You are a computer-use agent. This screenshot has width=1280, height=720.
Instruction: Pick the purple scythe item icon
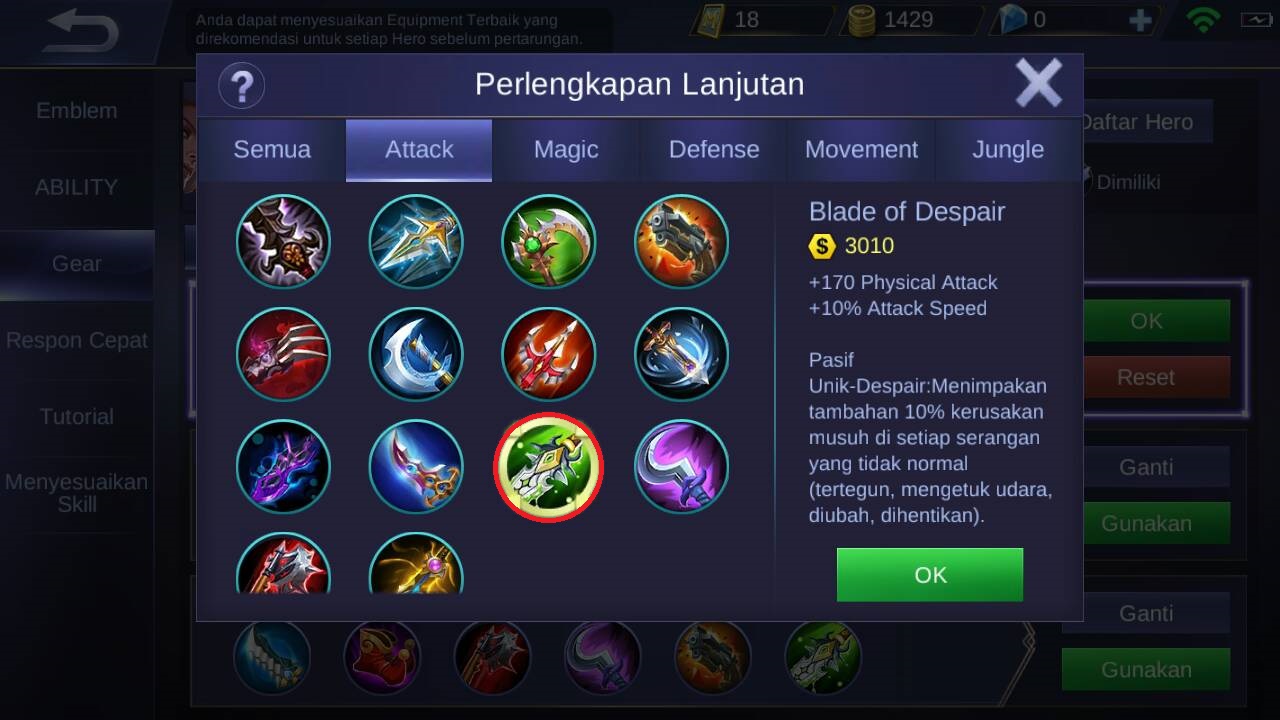pyautogui.click(x=682, y=467)
